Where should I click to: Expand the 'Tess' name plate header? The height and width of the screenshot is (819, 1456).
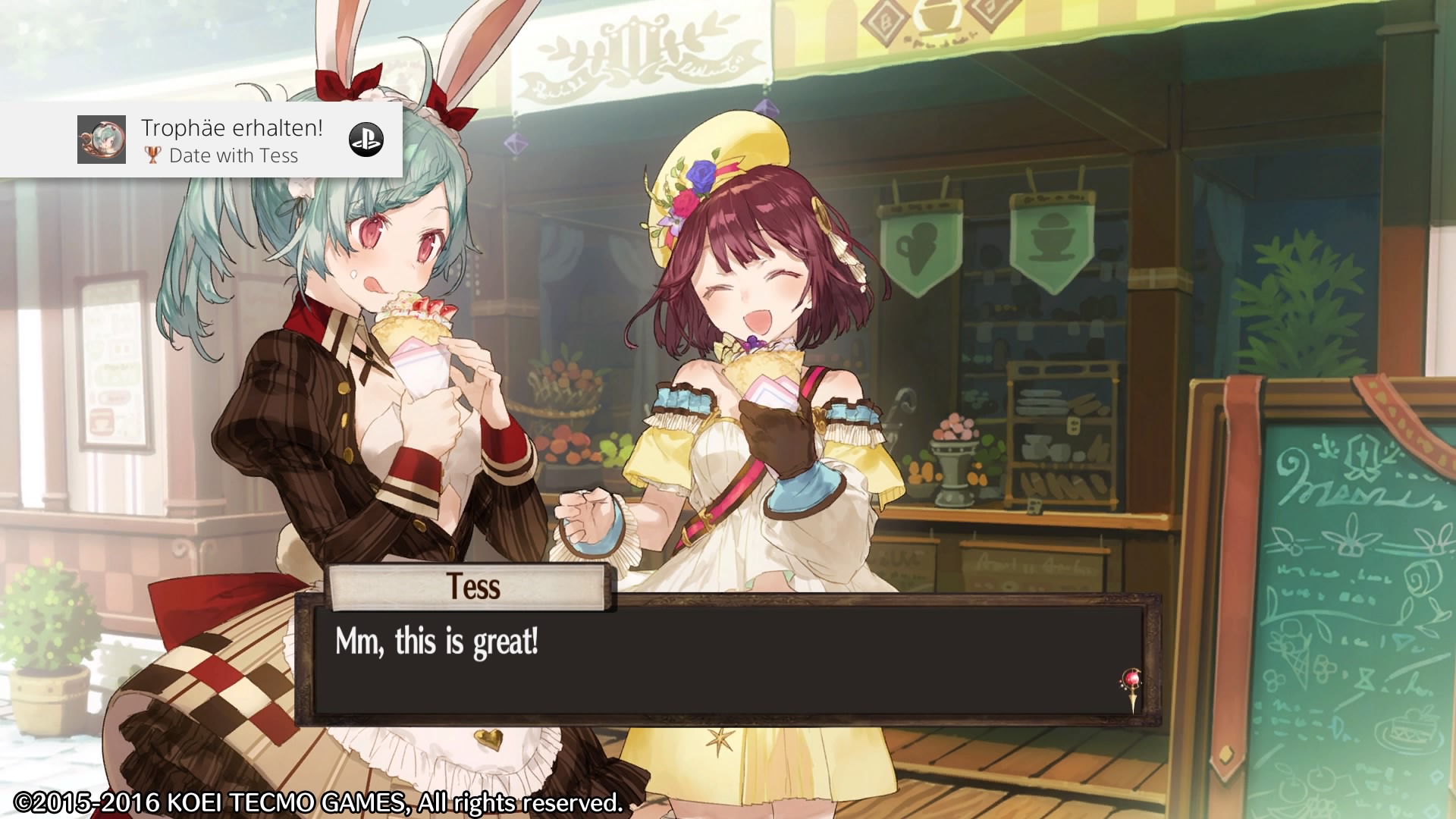pos(468,589)
